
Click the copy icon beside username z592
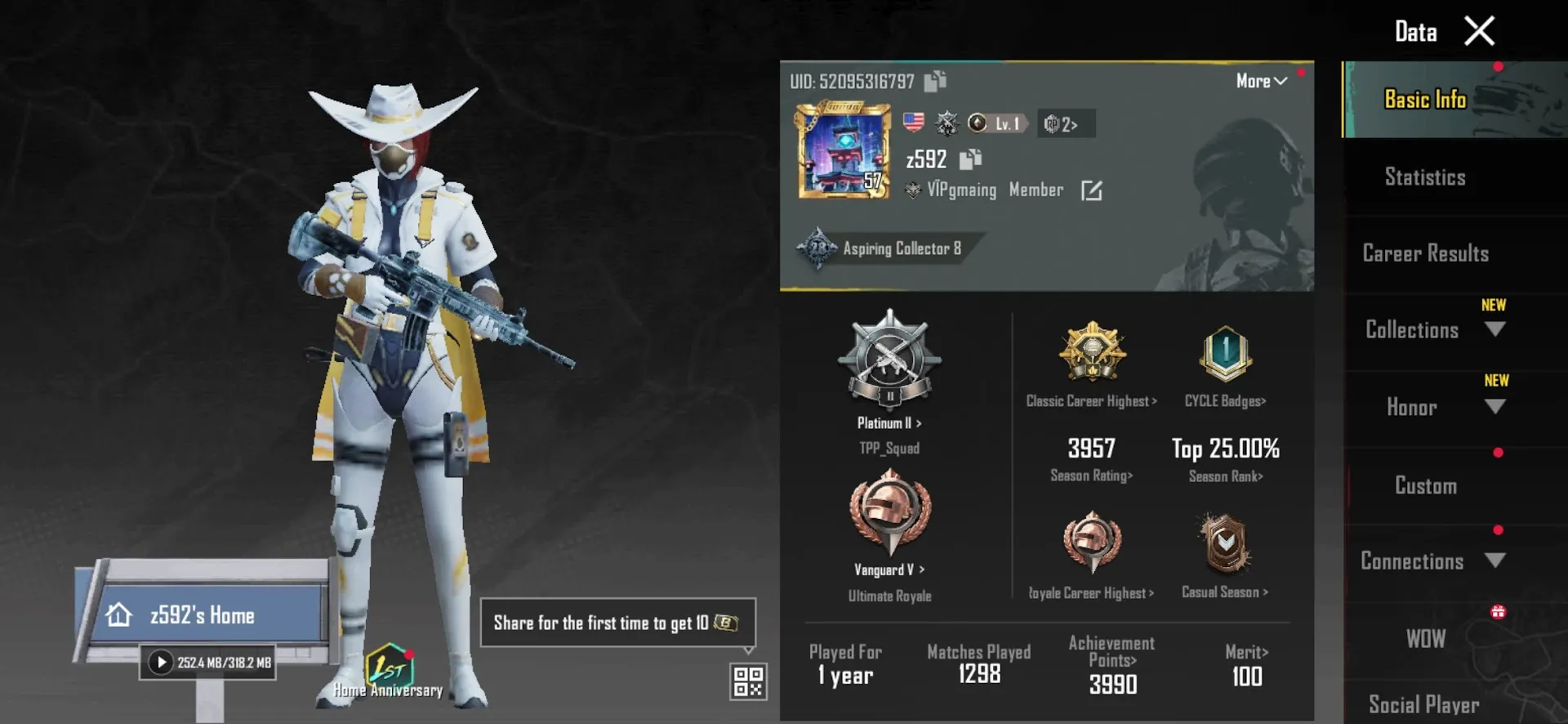(x=969, y=158)
